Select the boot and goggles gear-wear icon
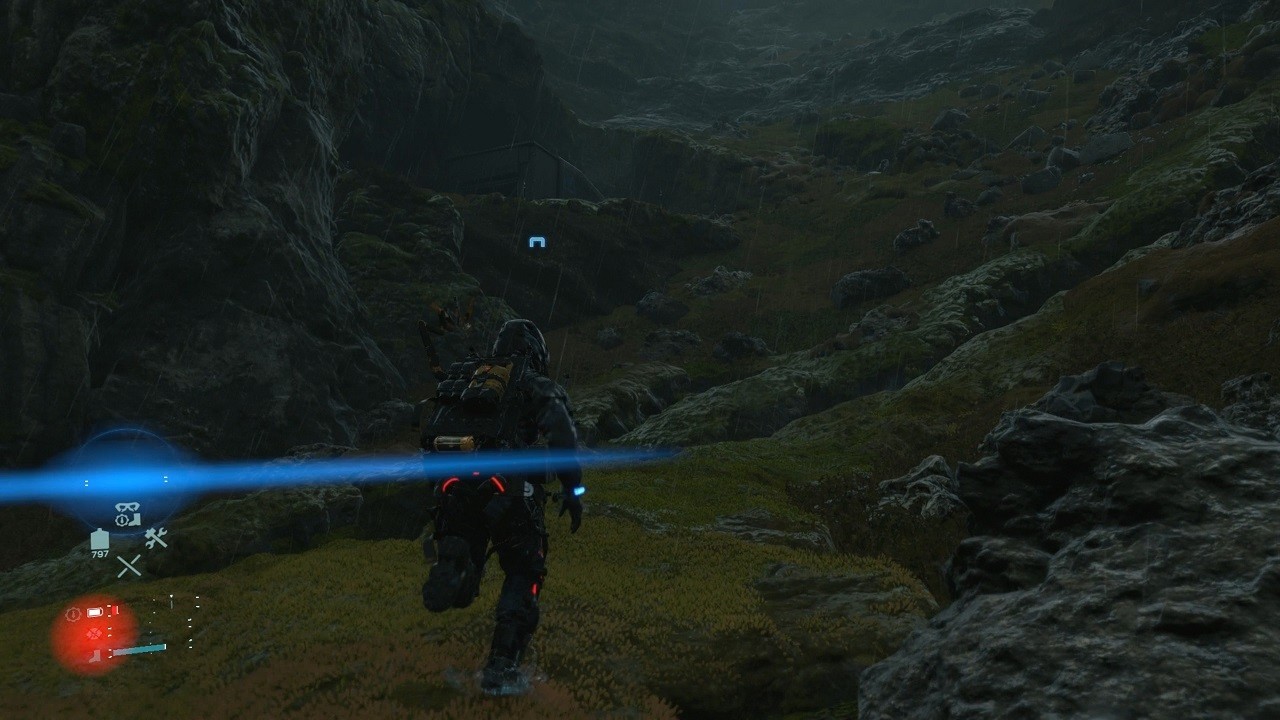Screen dimensions: 1280x720 click(127, 513)
